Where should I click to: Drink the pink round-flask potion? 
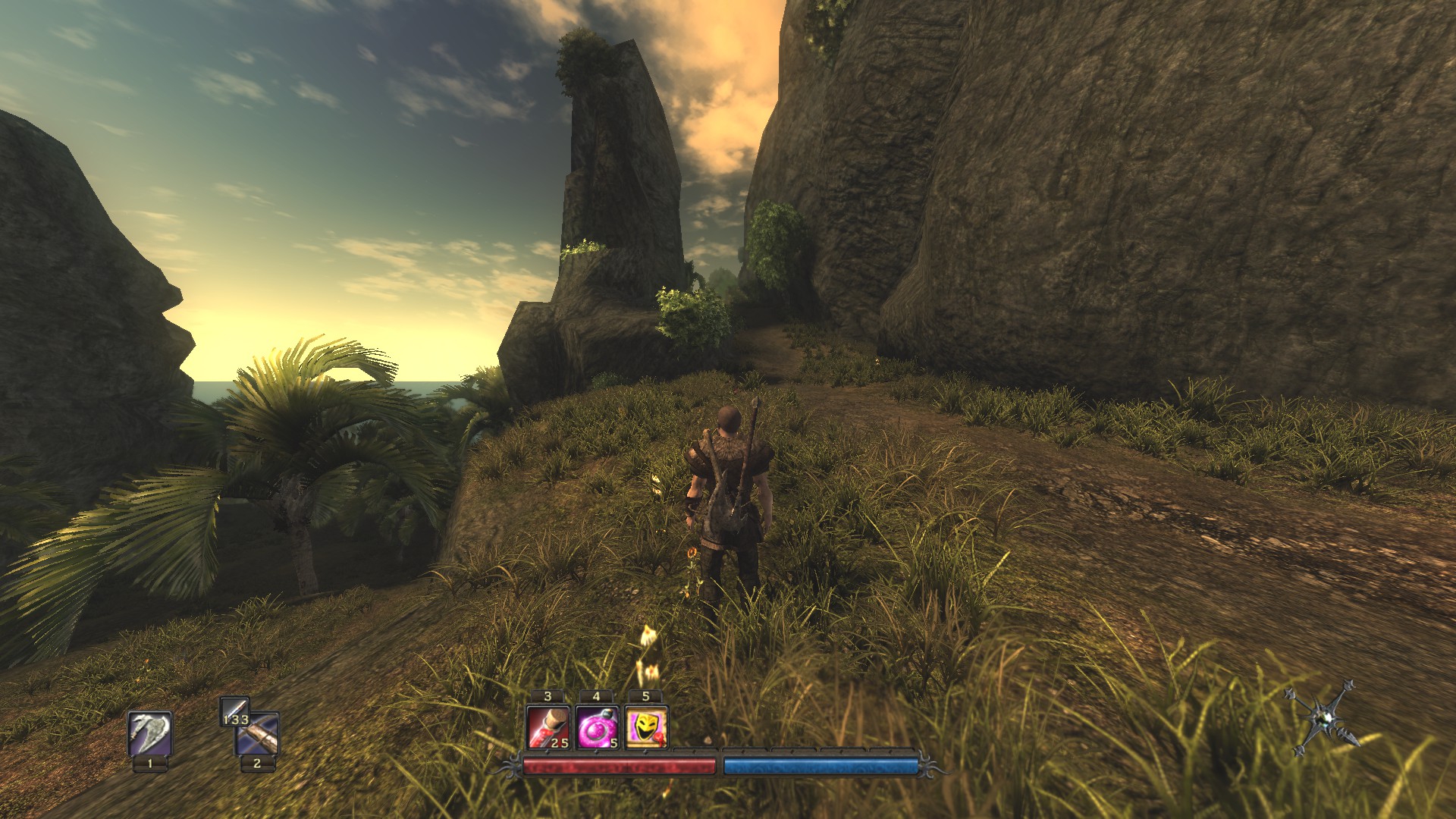coord(597,727)
